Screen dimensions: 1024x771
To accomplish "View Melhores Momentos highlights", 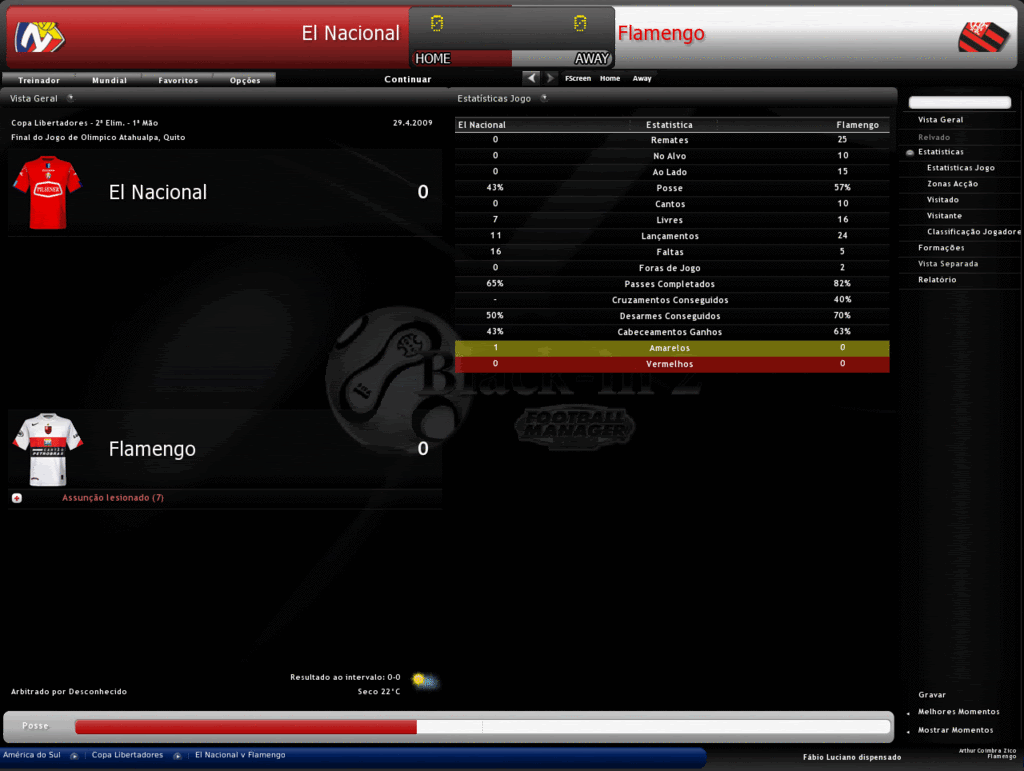I will pos(958,712).
